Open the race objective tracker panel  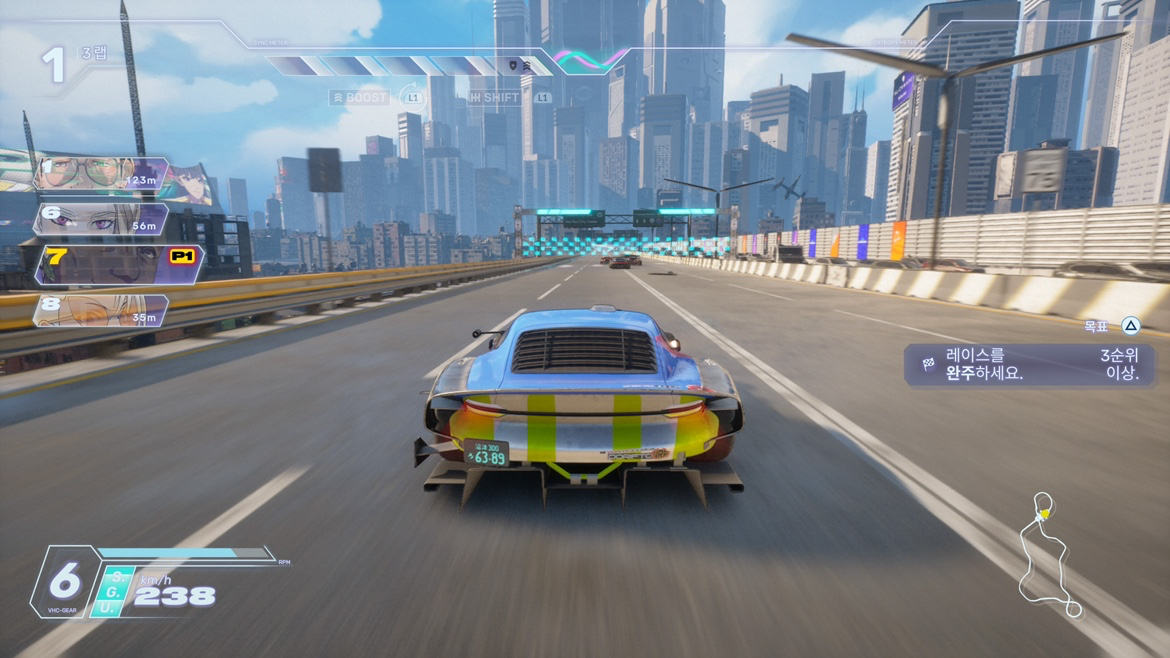tap(1029, 365)
